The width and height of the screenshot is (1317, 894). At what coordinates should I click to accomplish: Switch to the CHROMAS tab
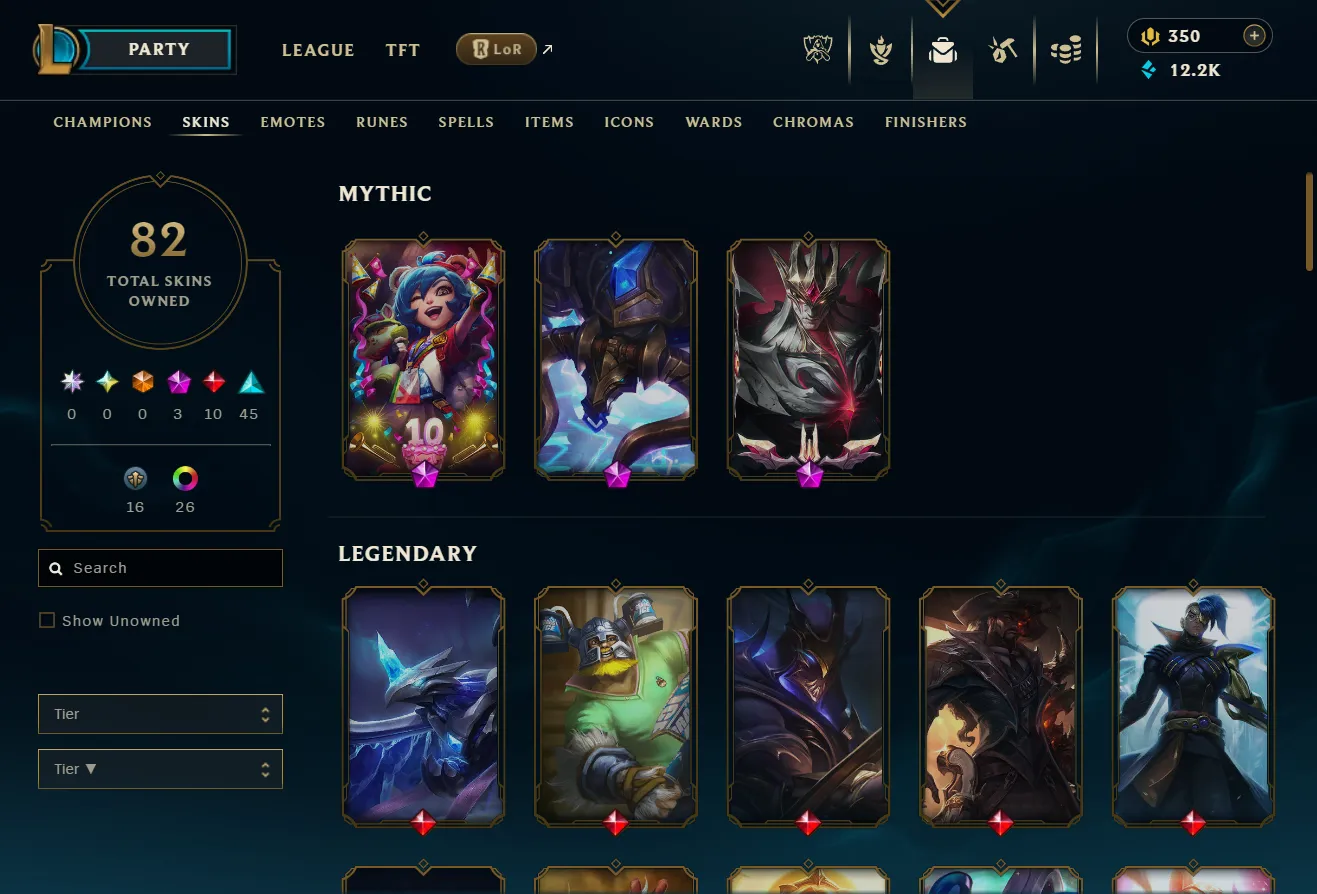(x=813, y=122)
